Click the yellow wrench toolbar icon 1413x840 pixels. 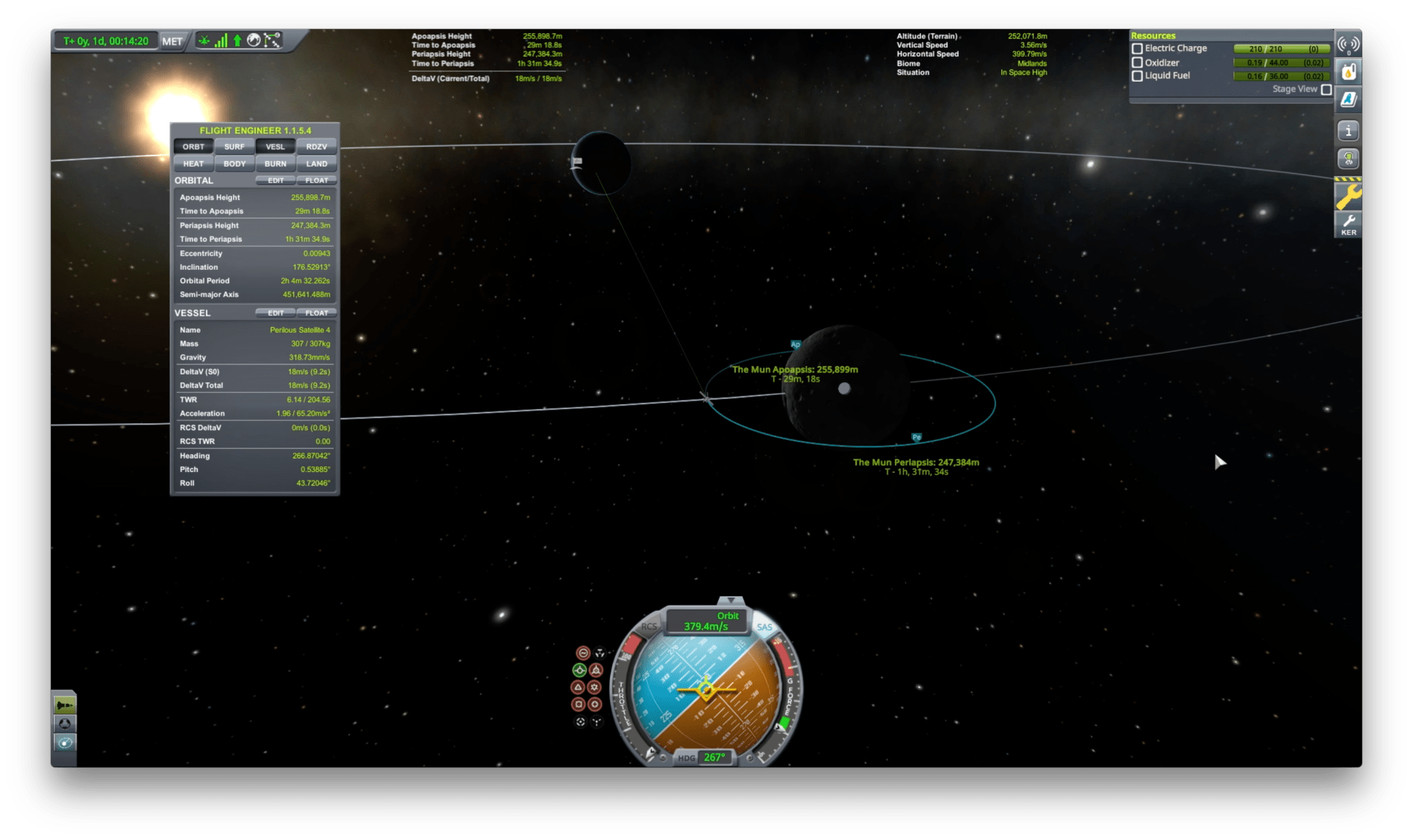click(1348, 196)
